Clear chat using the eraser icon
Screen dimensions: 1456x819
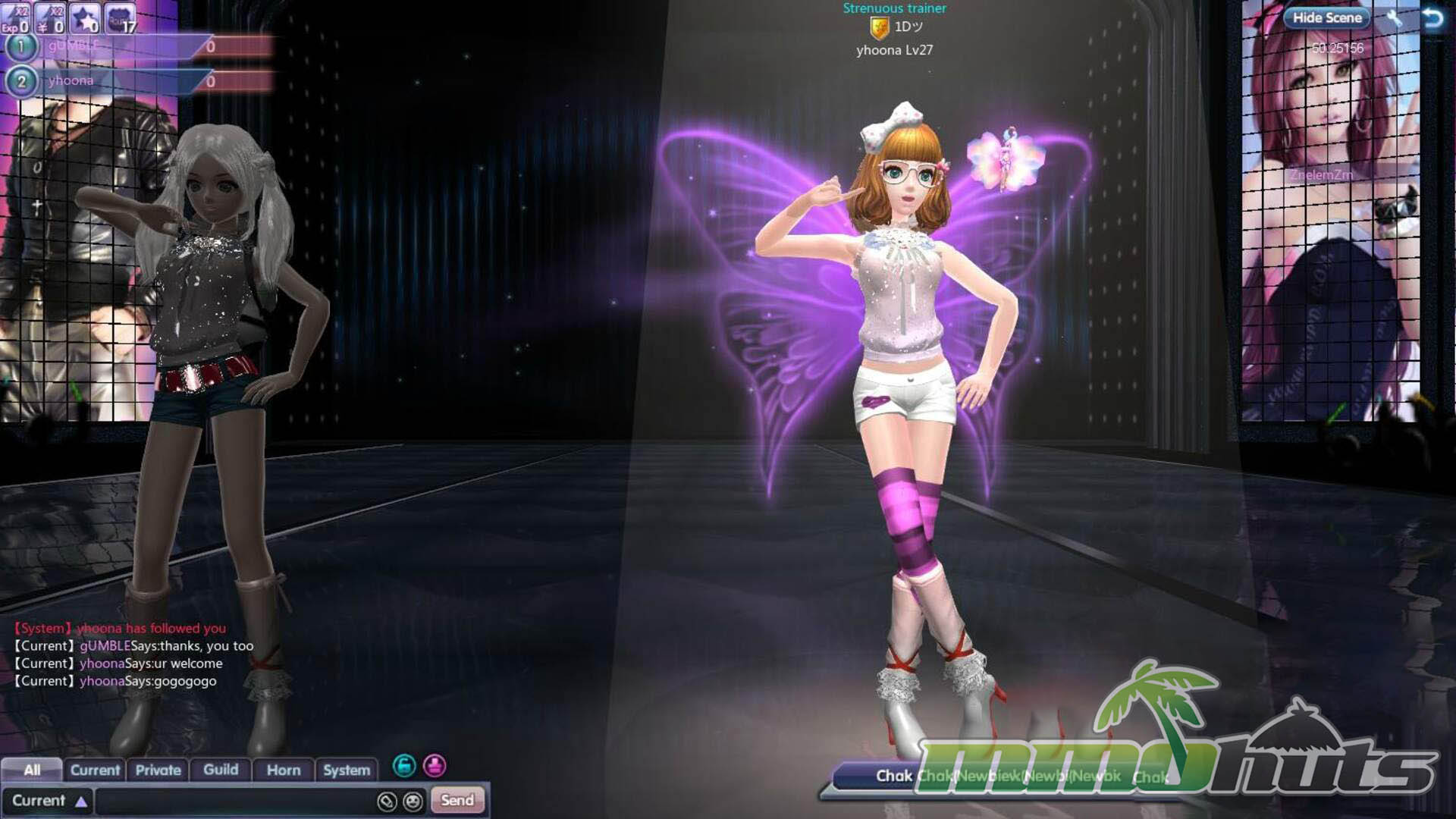387,801
